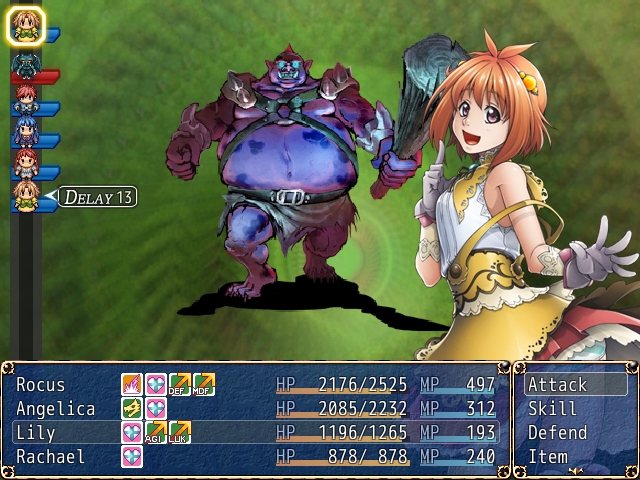This screenshot has height=480, width=640.
Task: Click Lily's name in the party panel
Action: [37, 433]
